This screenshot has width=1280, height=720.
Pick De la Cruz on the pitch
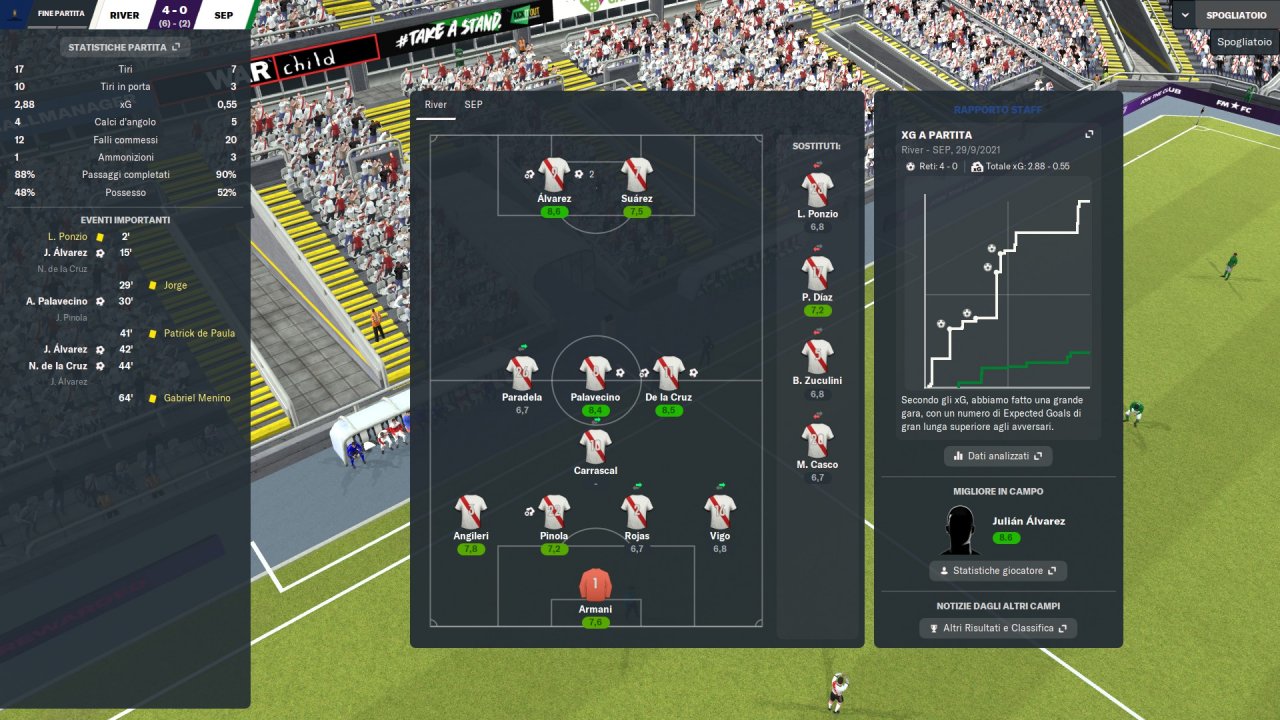(668, 373)
